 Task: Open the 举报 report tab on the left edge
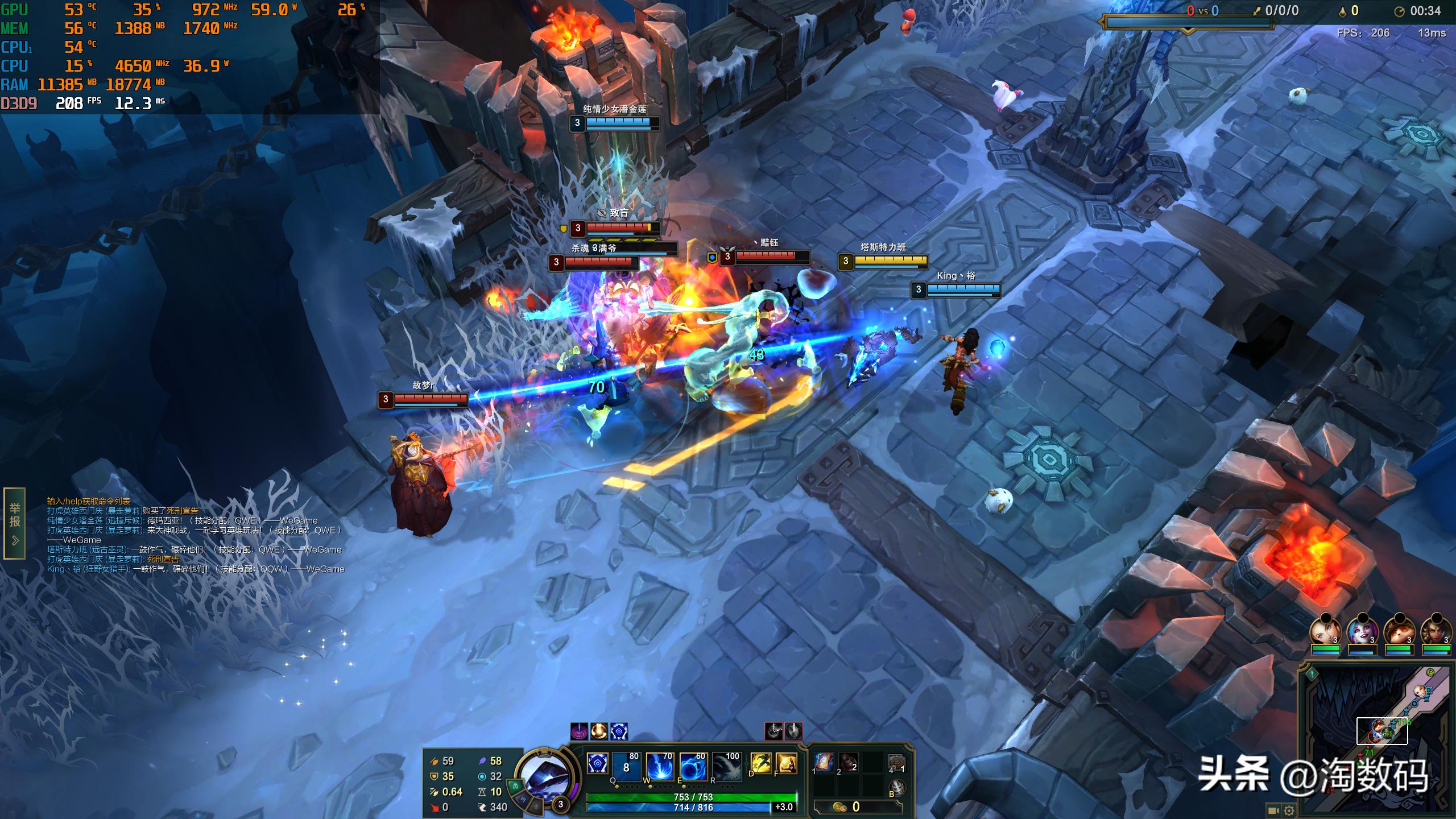(x=15, y=523)
